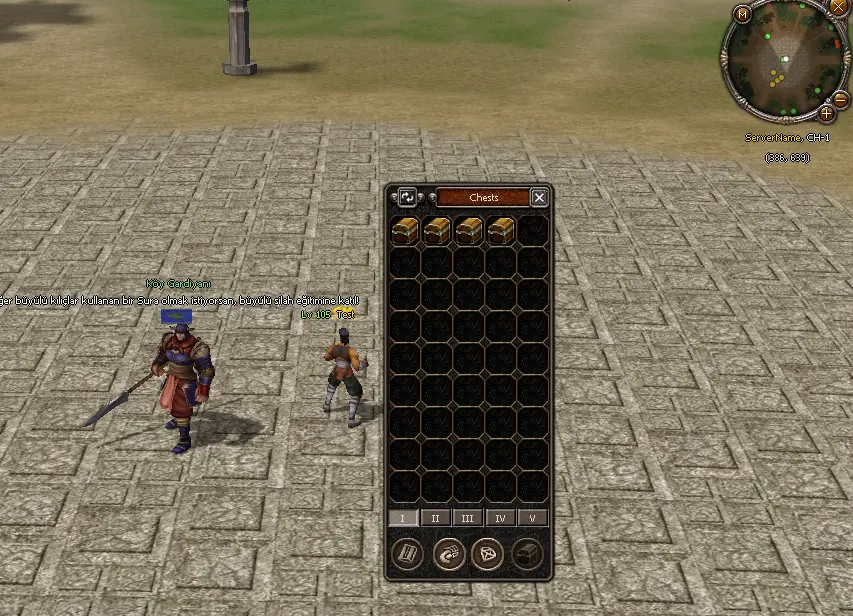Image resolution: width=853 pixels, height=616 pixels.
Task: Click on the circular minimap
Action: [785, 60]
